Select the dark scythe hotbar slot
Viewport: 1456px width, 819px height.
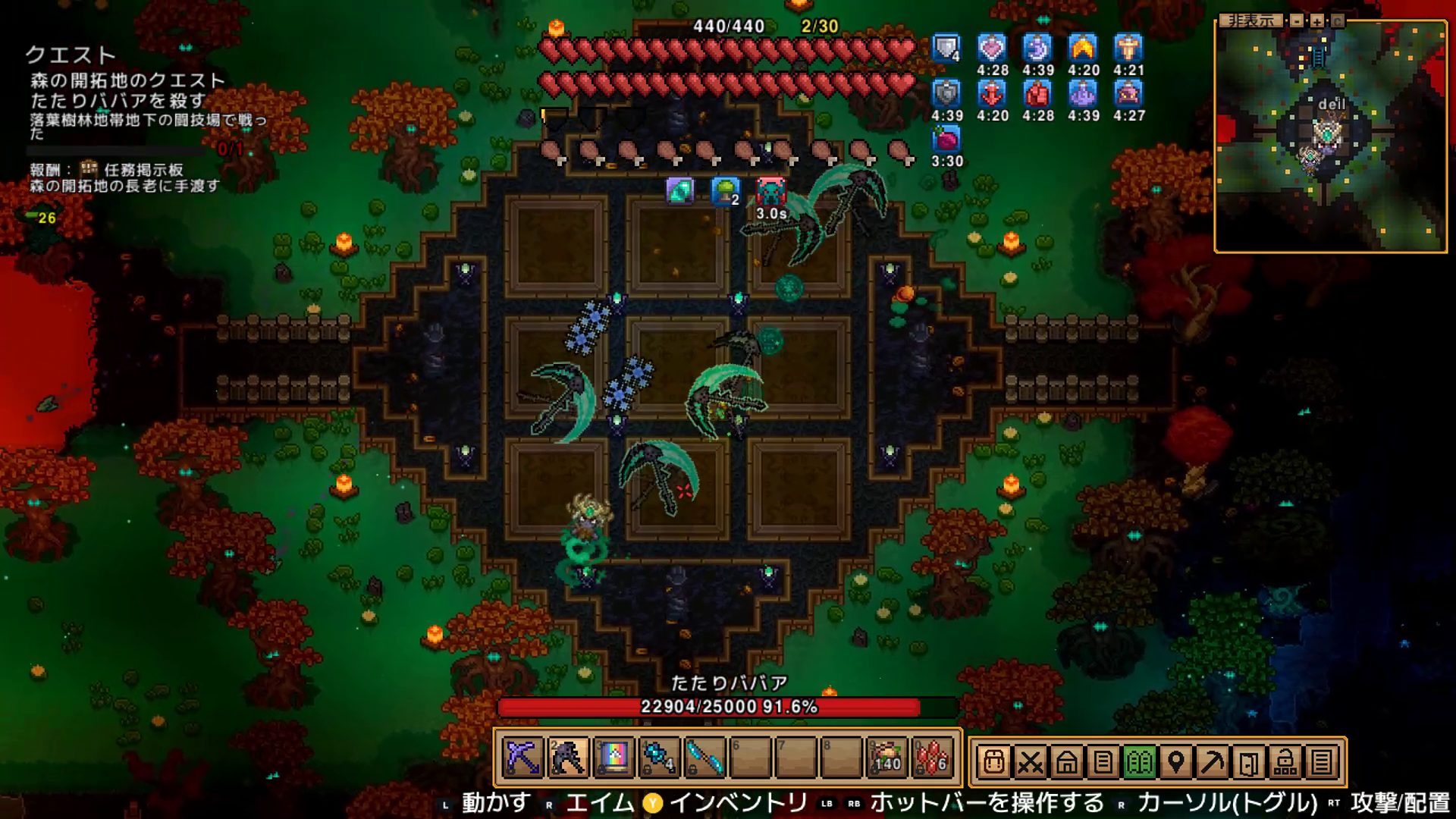tap(569, 758)
